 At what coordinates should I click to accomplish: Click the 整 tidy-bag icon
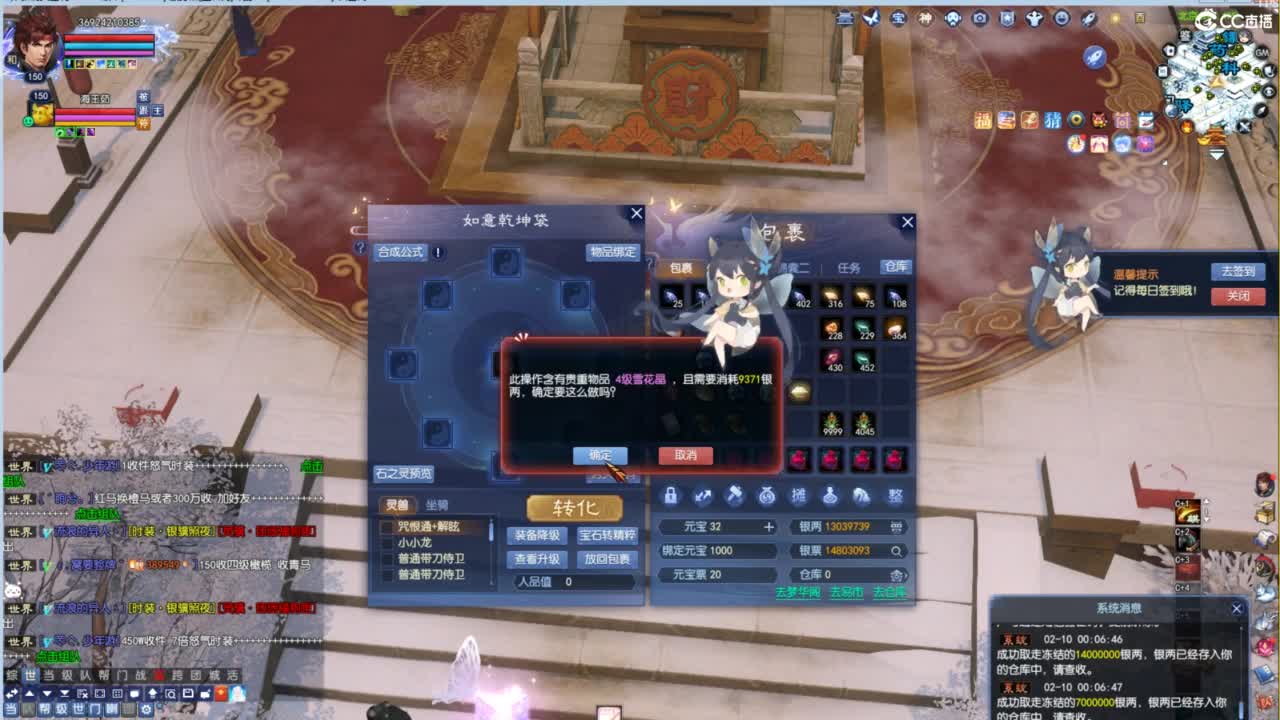[893, 497]
